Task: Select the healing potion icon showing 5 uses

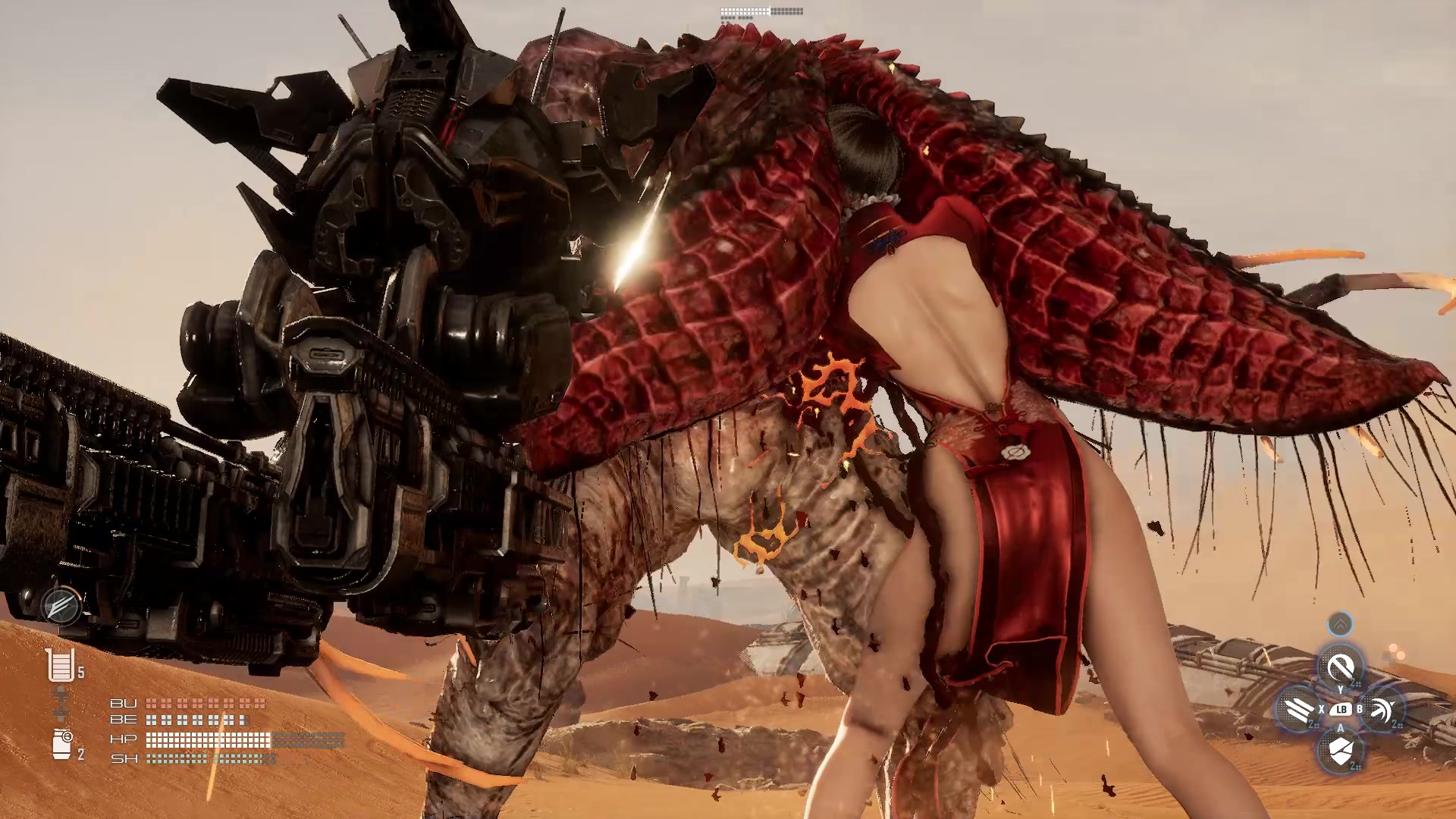Action: (61, 665)
